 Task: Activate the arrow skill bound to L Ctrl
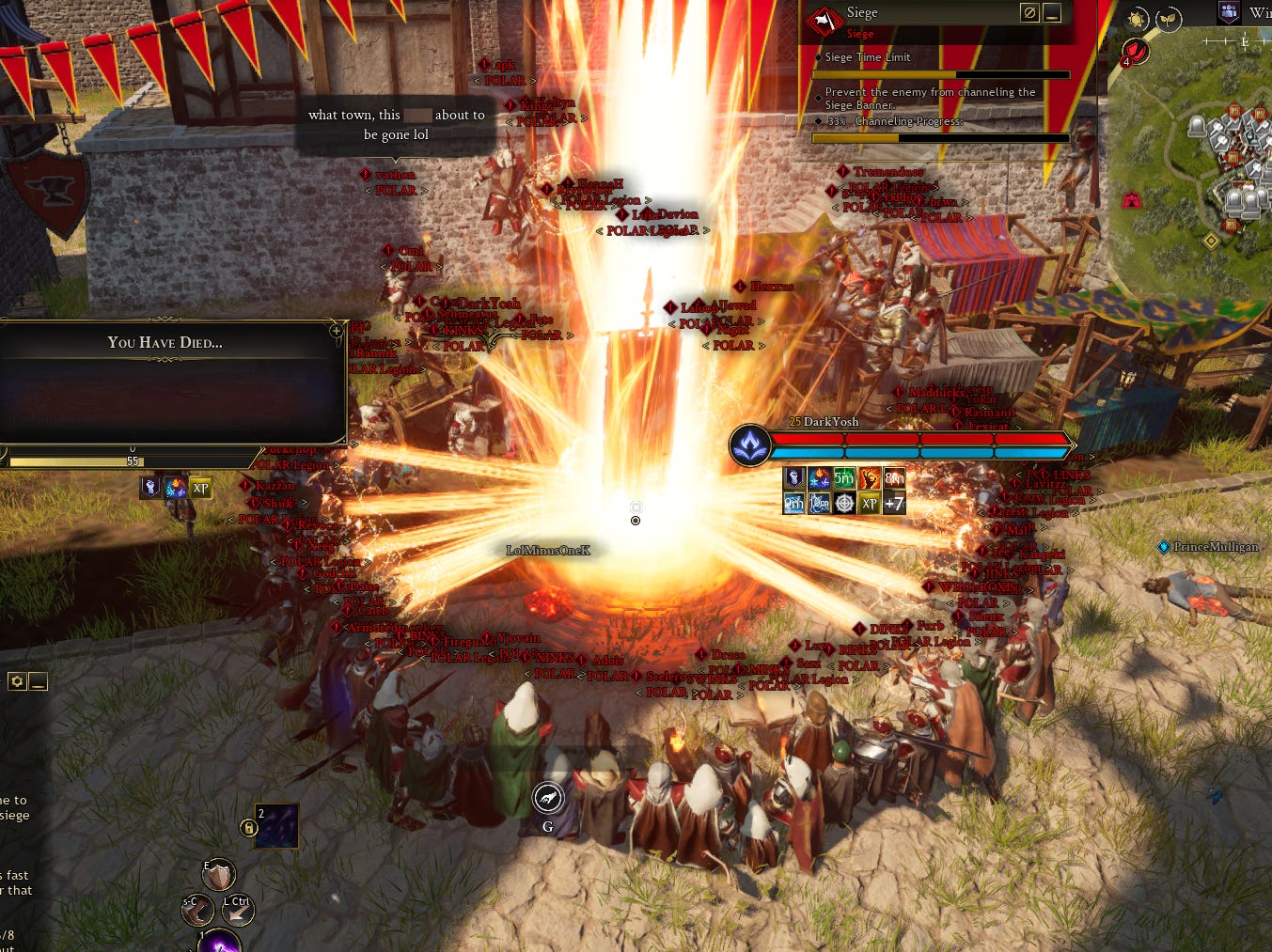pos(237,910)
